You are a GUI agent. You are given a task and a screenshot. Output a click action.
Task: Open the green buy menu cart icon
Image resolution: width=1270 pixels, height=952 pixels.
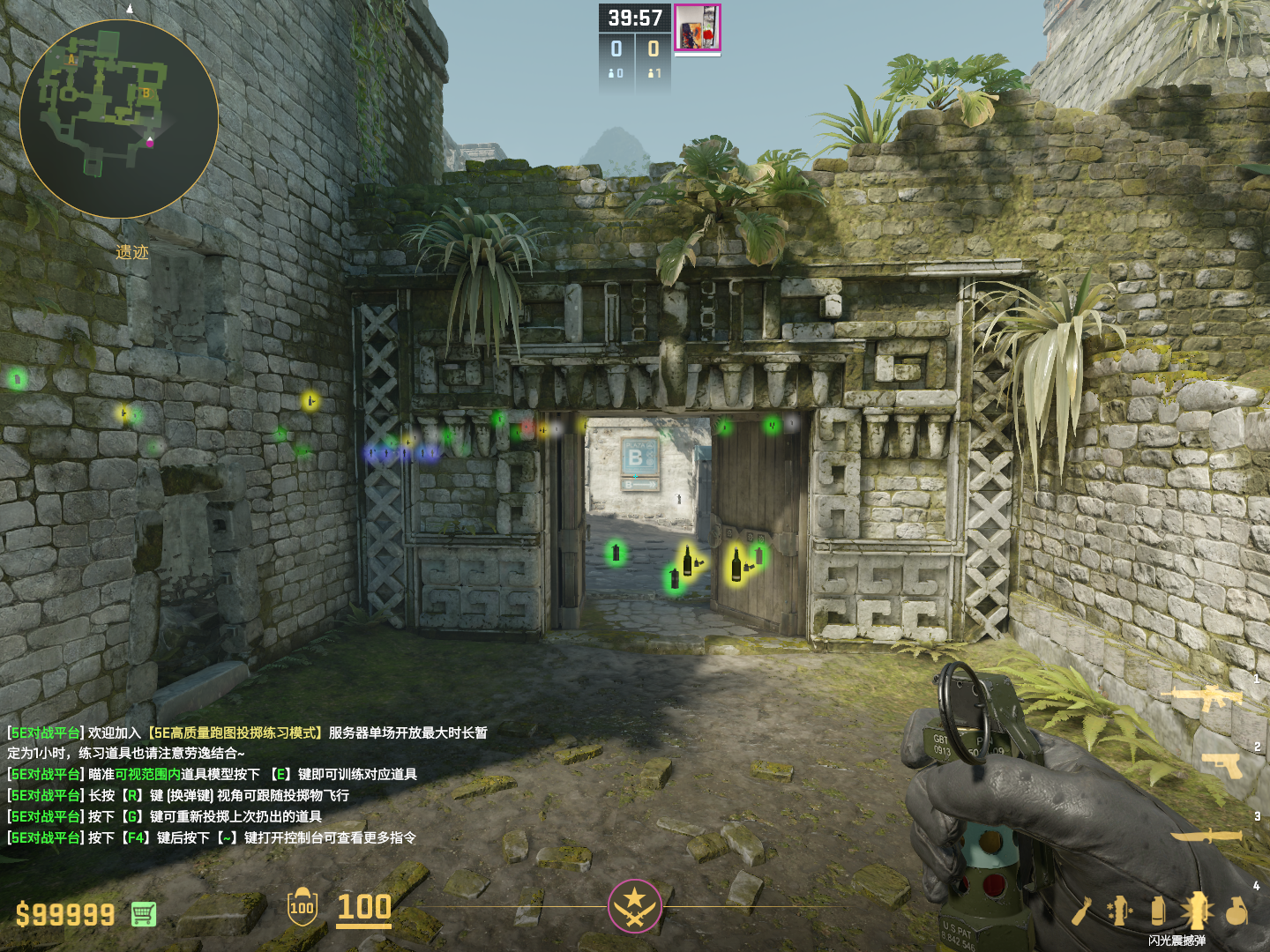tap(144, 914)
